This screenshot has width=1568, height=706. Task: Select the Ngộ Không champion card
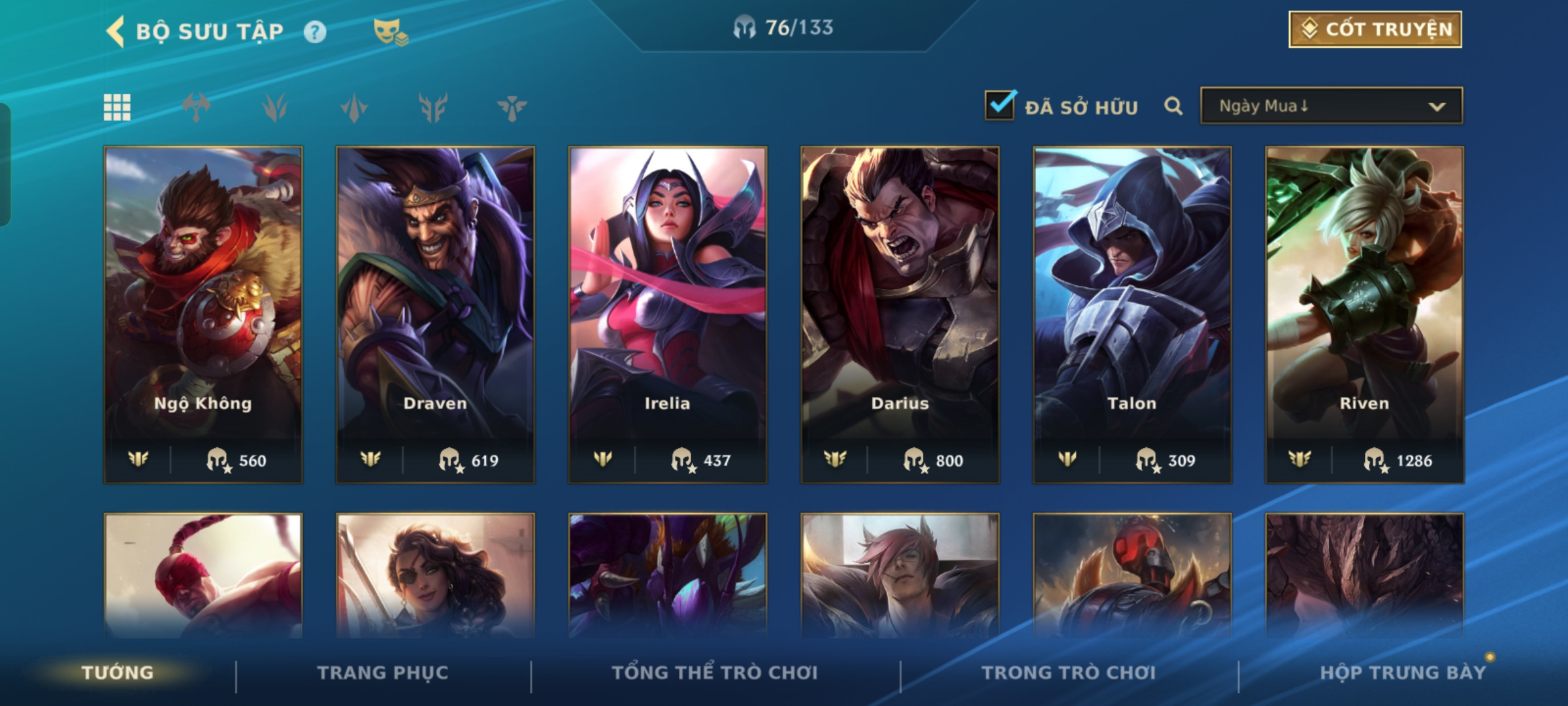tap(203, 314)
